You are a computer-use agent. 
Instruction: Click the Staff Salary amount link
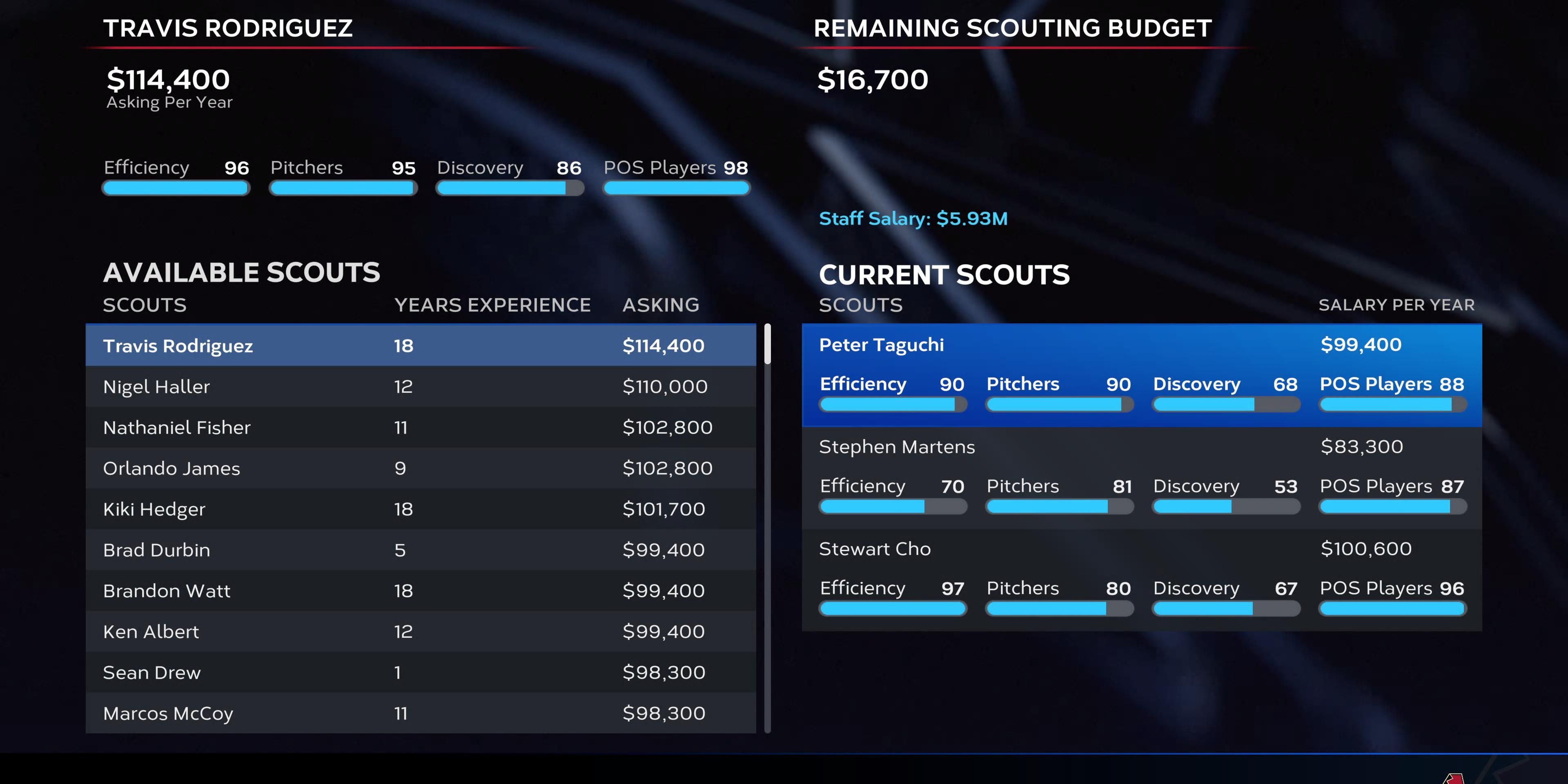coord(913,218)
